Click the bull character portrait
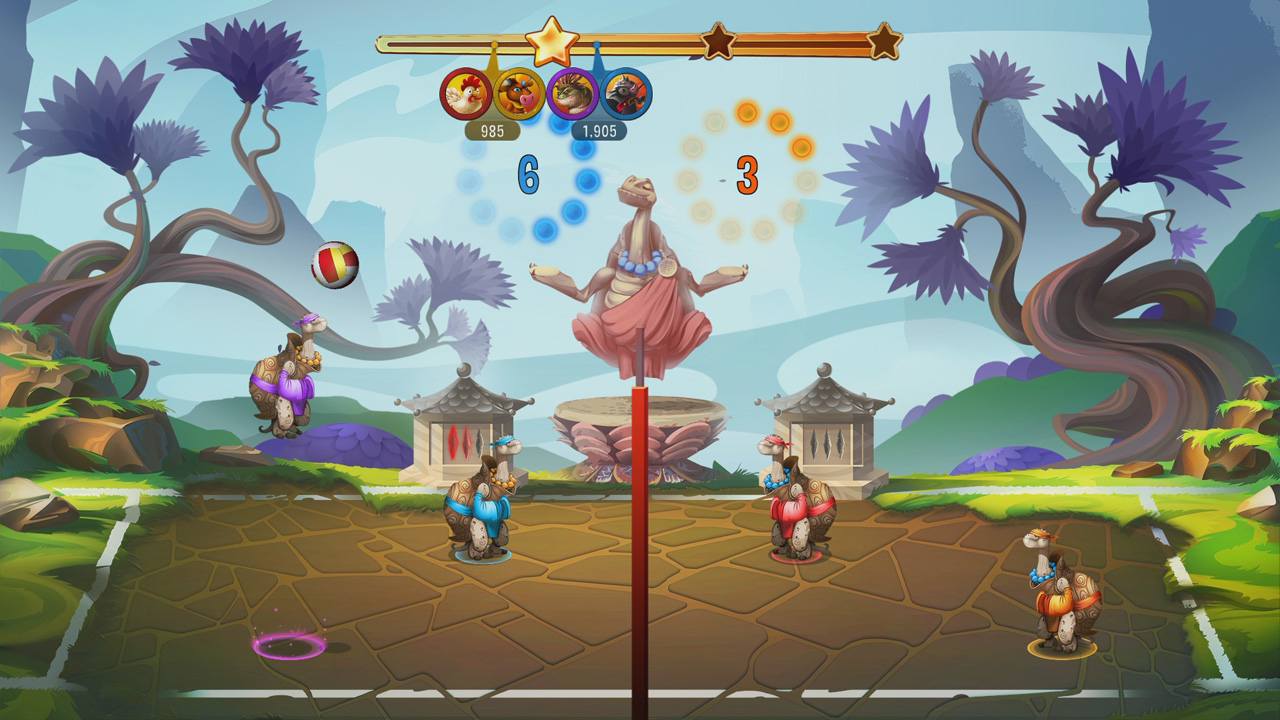Screen dimensions: 1280x720 (520, 95)
